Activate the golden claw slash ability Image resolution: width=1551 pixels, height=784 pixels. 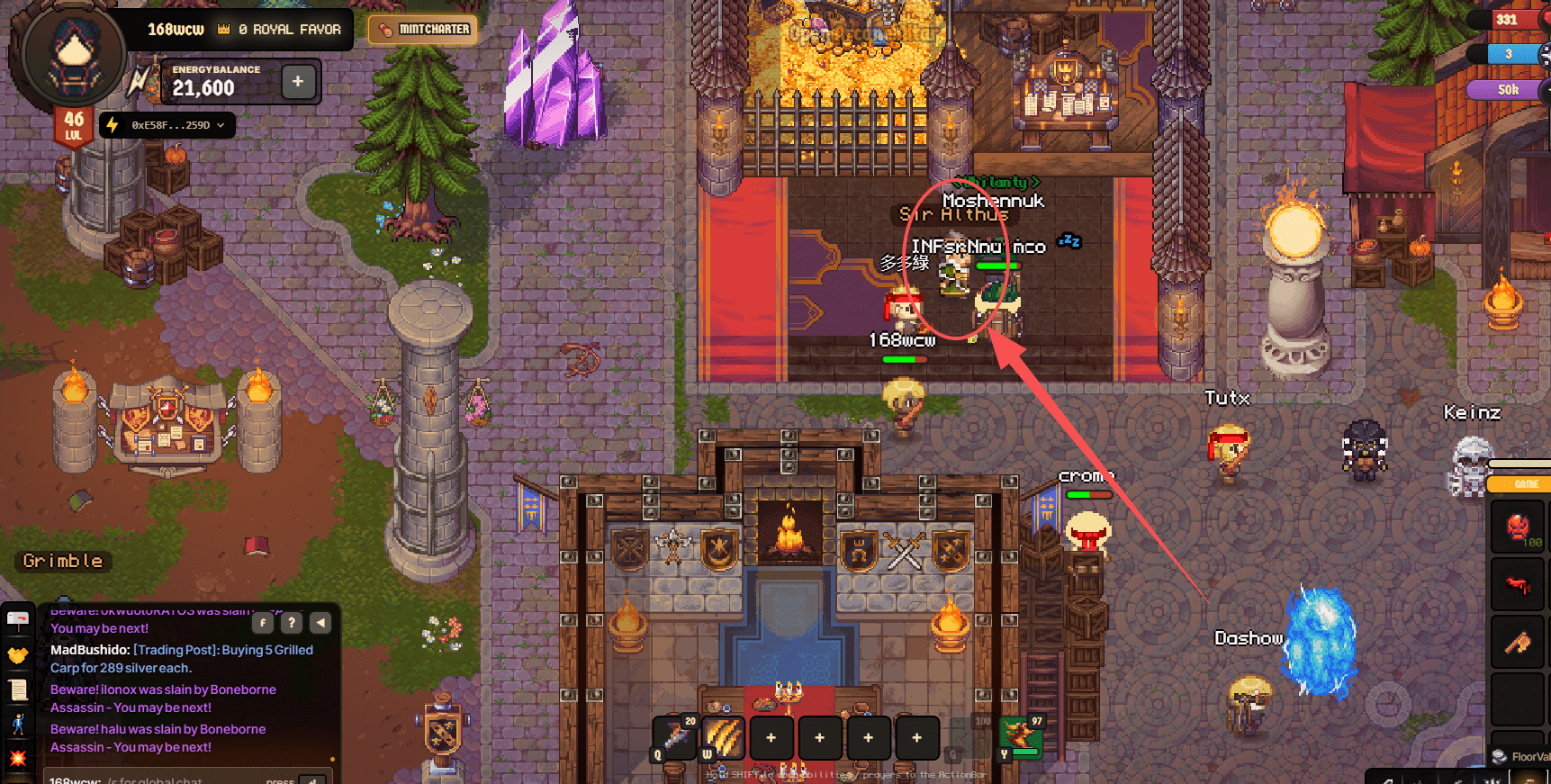pos(723,737)
